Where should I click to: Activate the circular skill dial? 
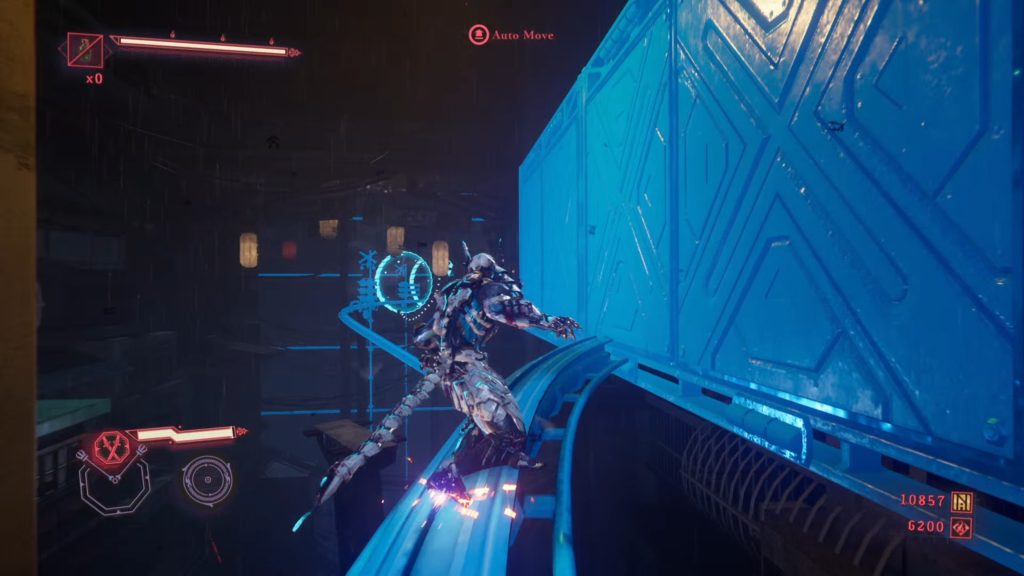(x=208, y=479)
